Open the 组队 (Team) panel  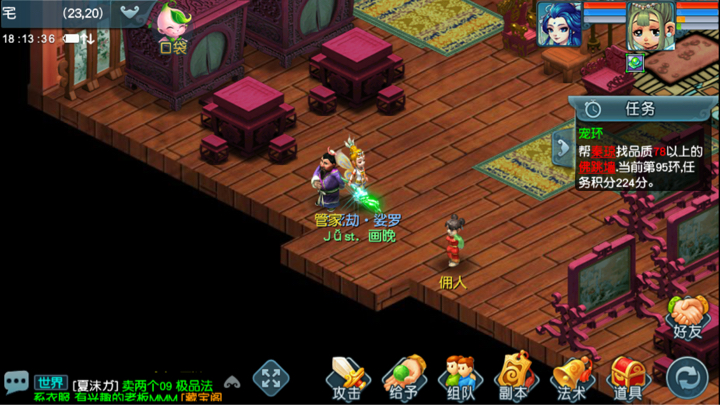(x=461, y=378)
